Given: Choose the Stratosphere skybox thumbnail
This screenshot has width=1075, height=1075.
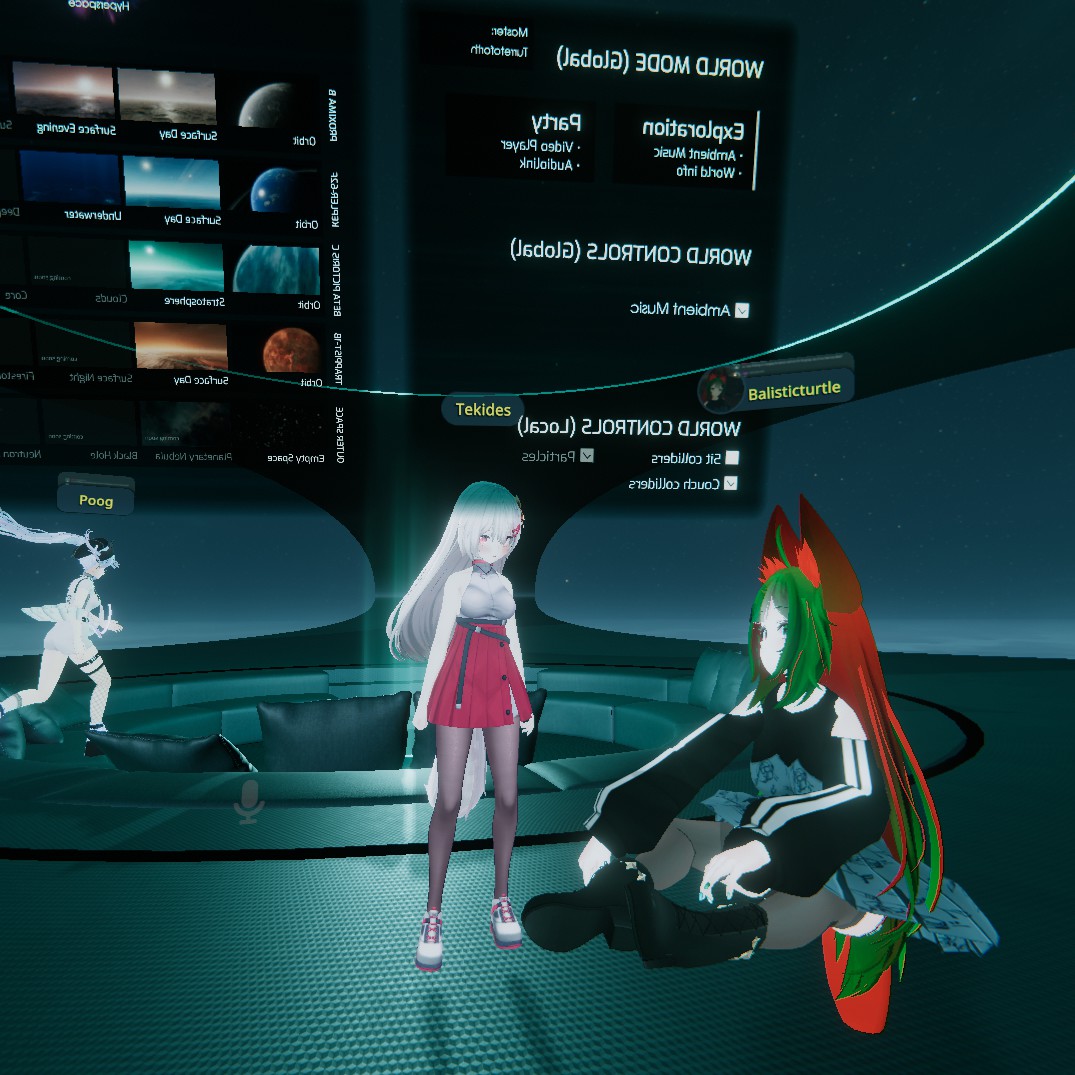Looking at the screenshot, I should tap(176, 264).
